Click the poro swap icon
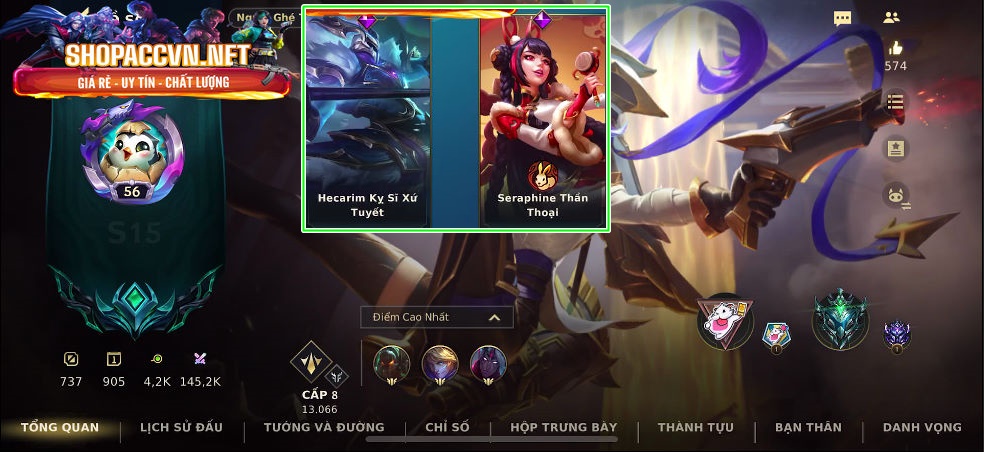Image resolution: width=984 pixels, height=452 pixels. point(895,195)
